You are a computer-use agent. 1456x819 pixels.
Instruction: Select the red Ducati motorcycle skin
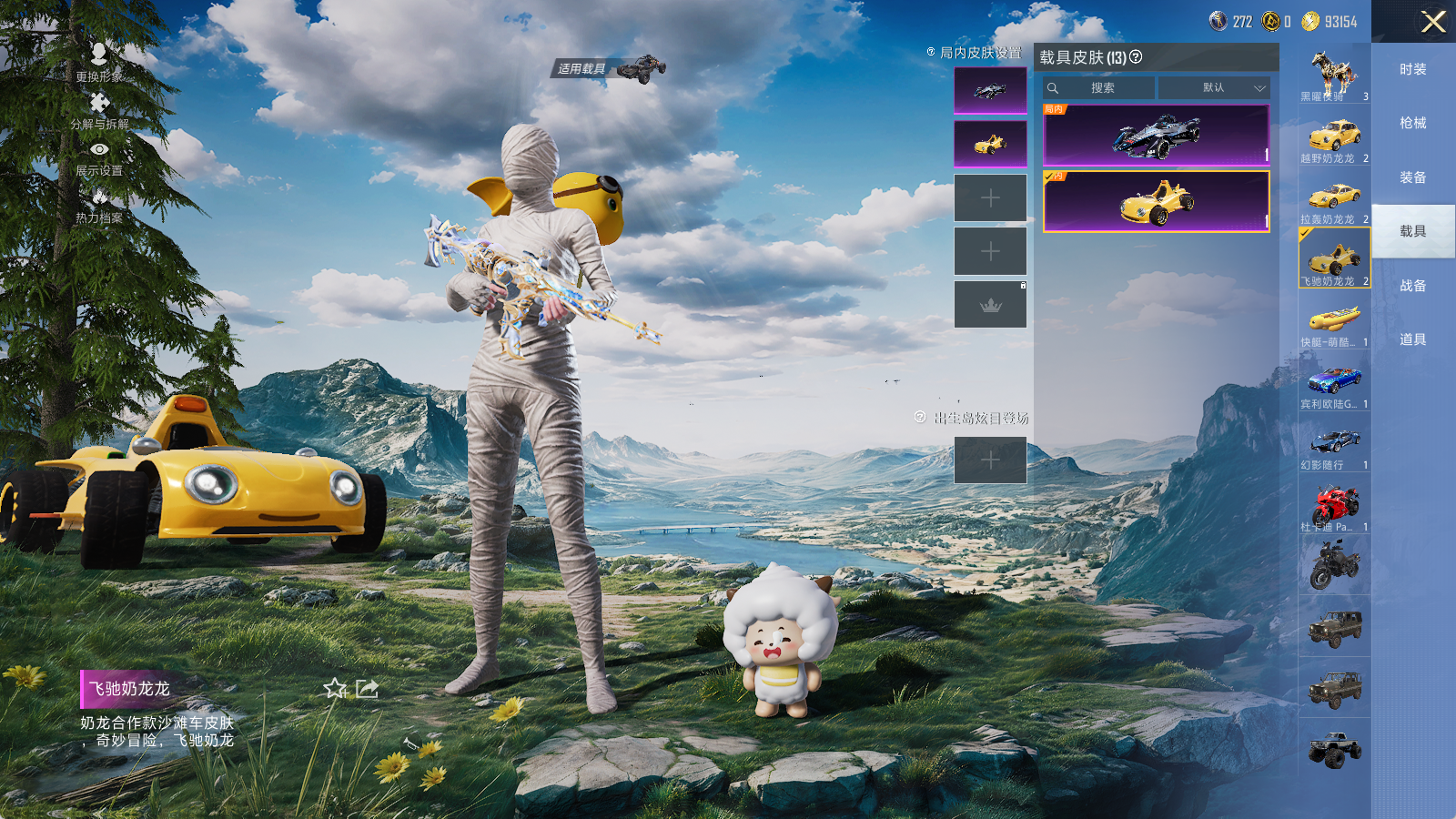[1334, 507]
